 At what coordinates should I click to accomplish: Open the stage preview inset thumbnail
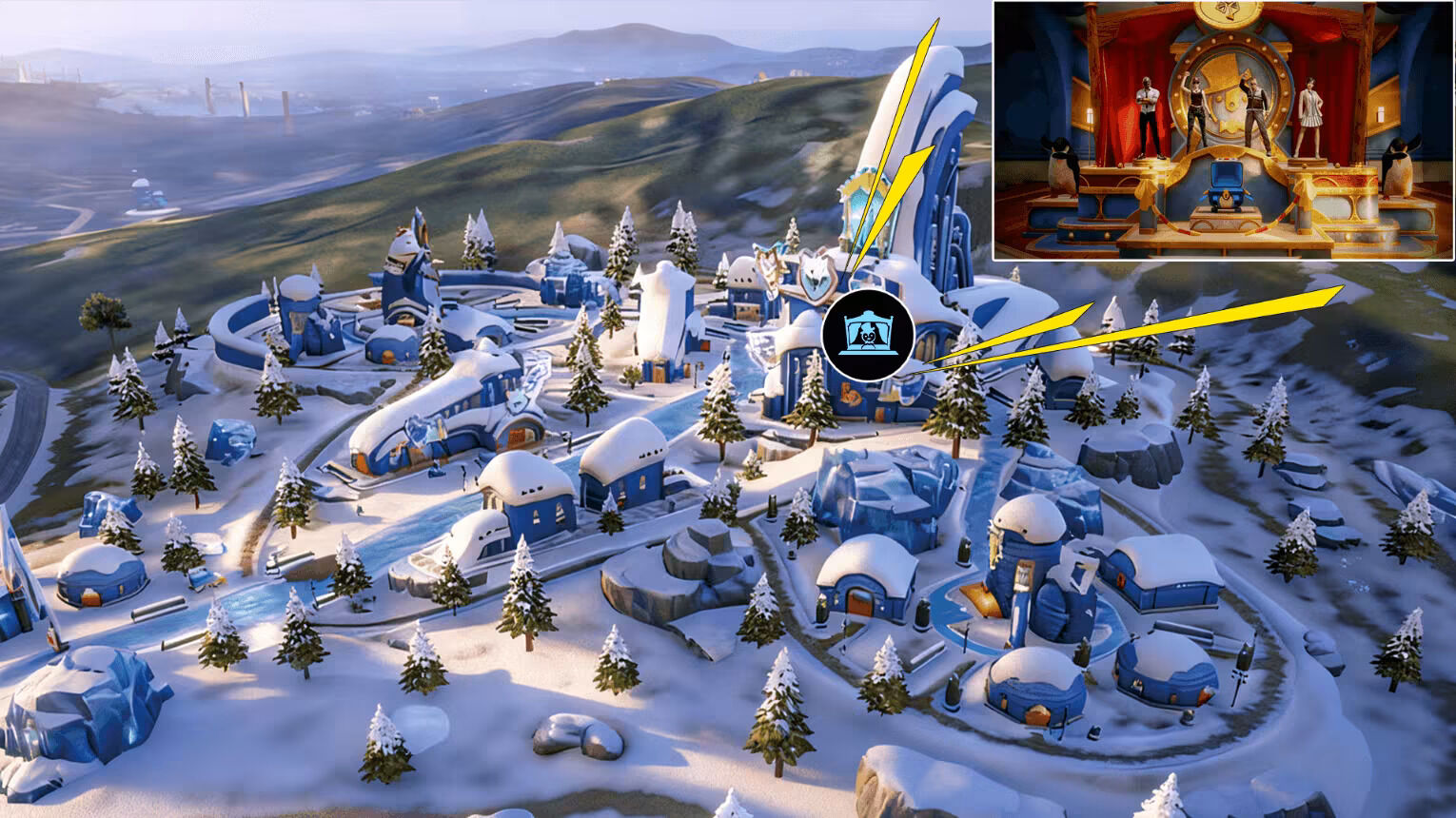coord(1223,130)
